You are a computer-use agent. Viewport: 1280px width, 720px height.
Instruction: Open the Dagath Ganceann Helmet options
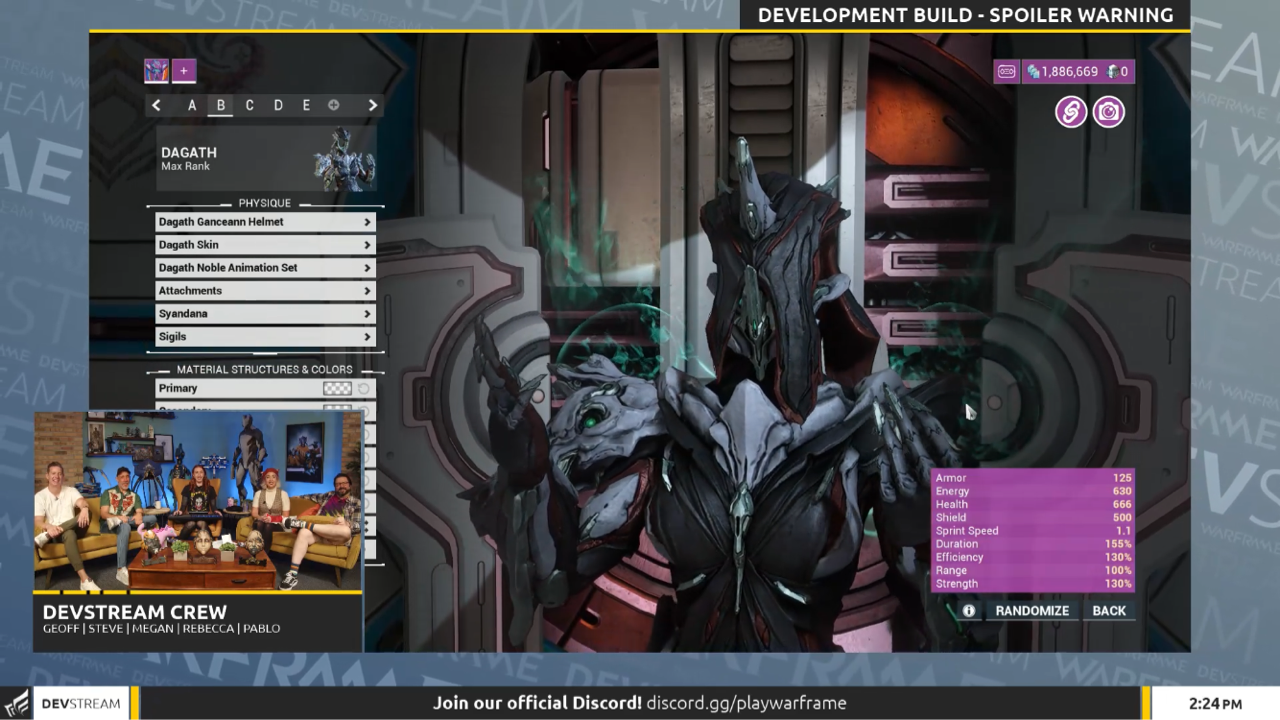(264, 221)
